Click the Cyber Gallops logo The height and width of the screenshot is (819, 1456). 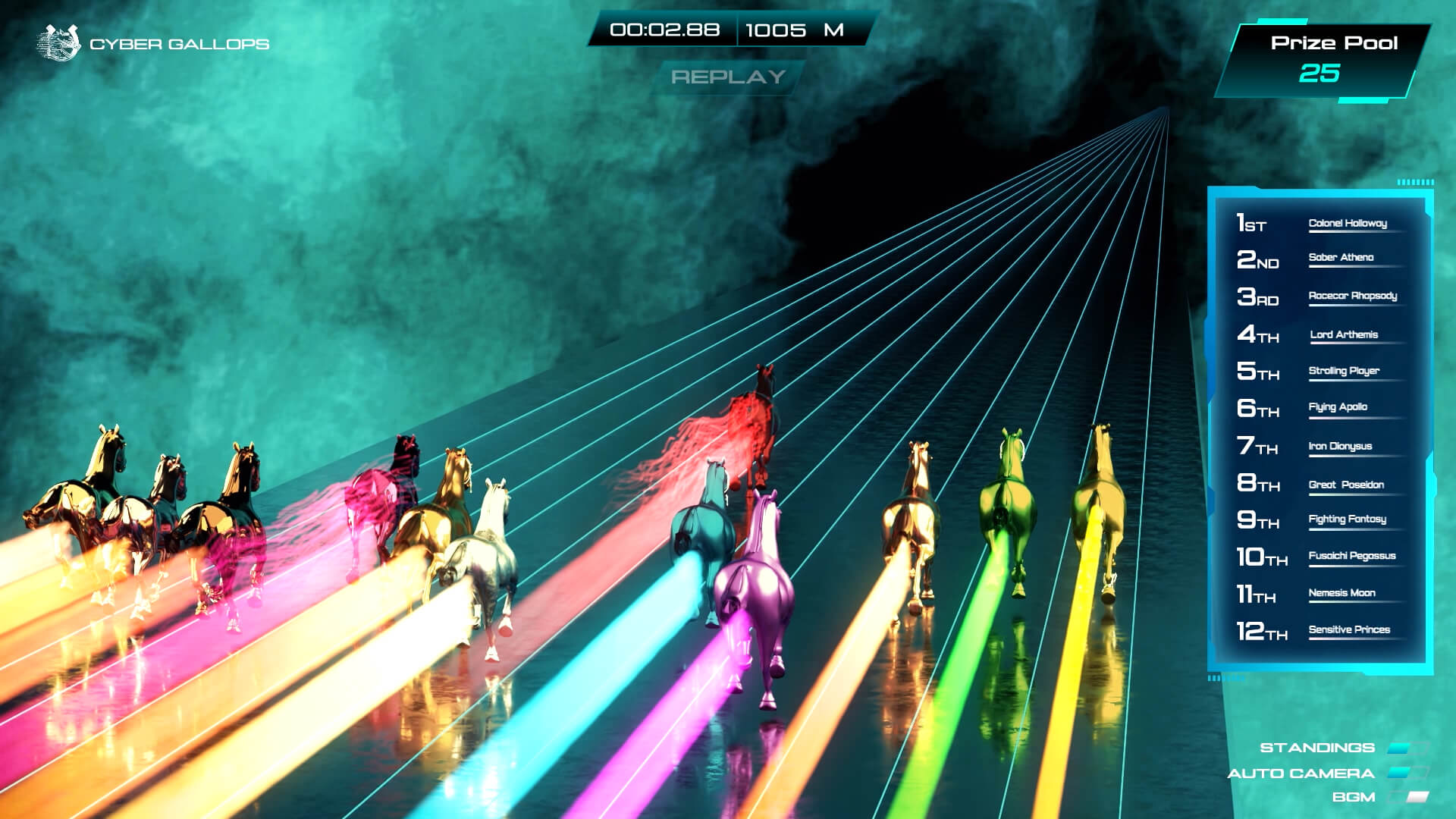point(59,42)
